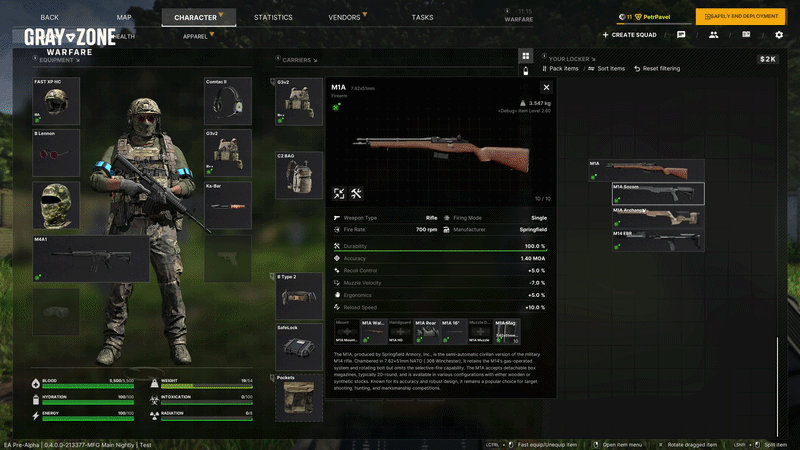Close the M1A item details panel

(x=546, y=88)
